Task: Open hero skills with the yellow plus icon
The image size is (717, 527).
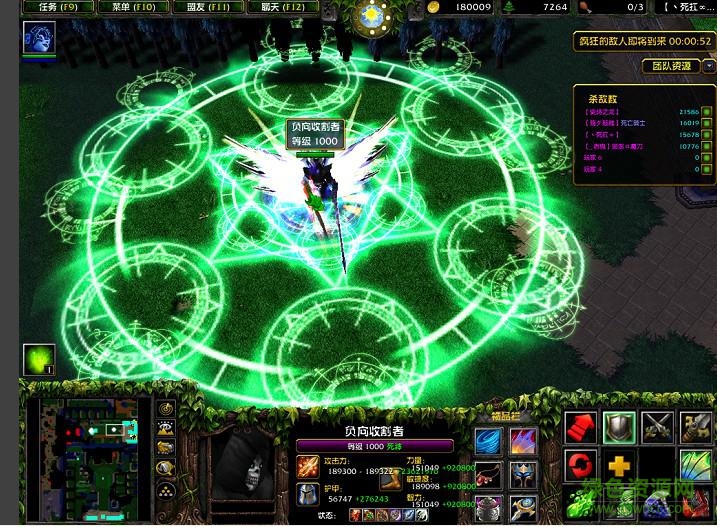Action: click(x=620, y=465)
